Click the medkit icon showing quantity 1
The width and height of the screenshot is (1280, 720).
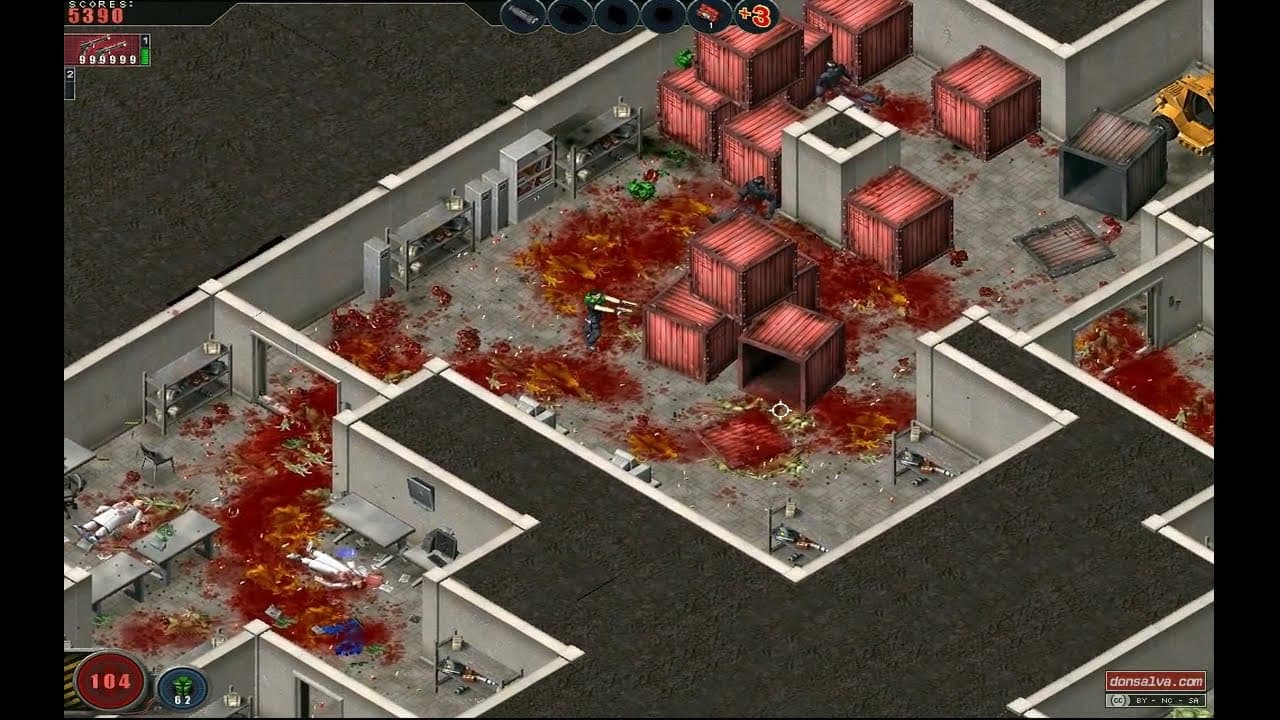pos(706,15)
